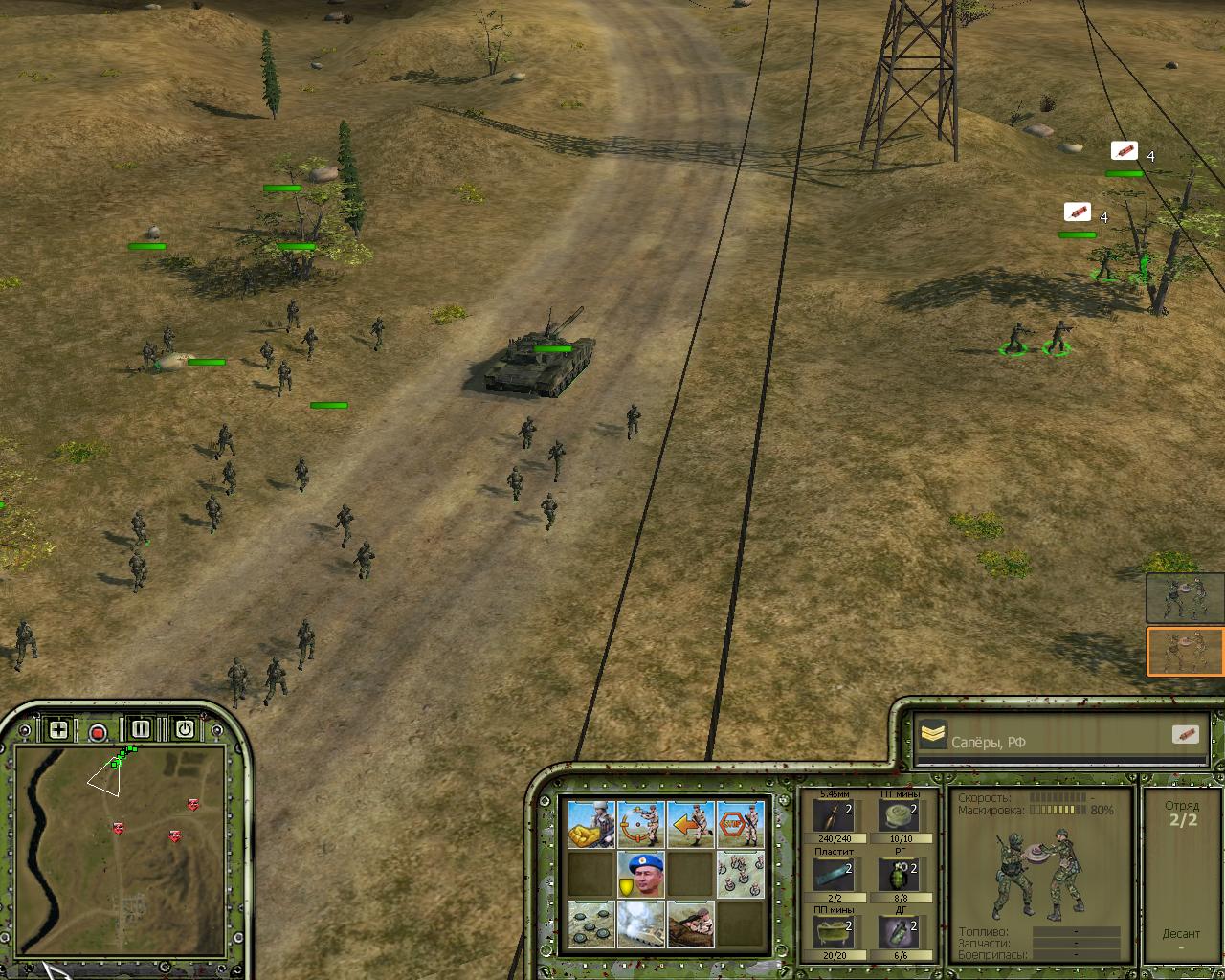The height and width of the screenshot is (980, 1225).
Task: Pick the РГ hand grenade slot
Action: click(900, 875)
